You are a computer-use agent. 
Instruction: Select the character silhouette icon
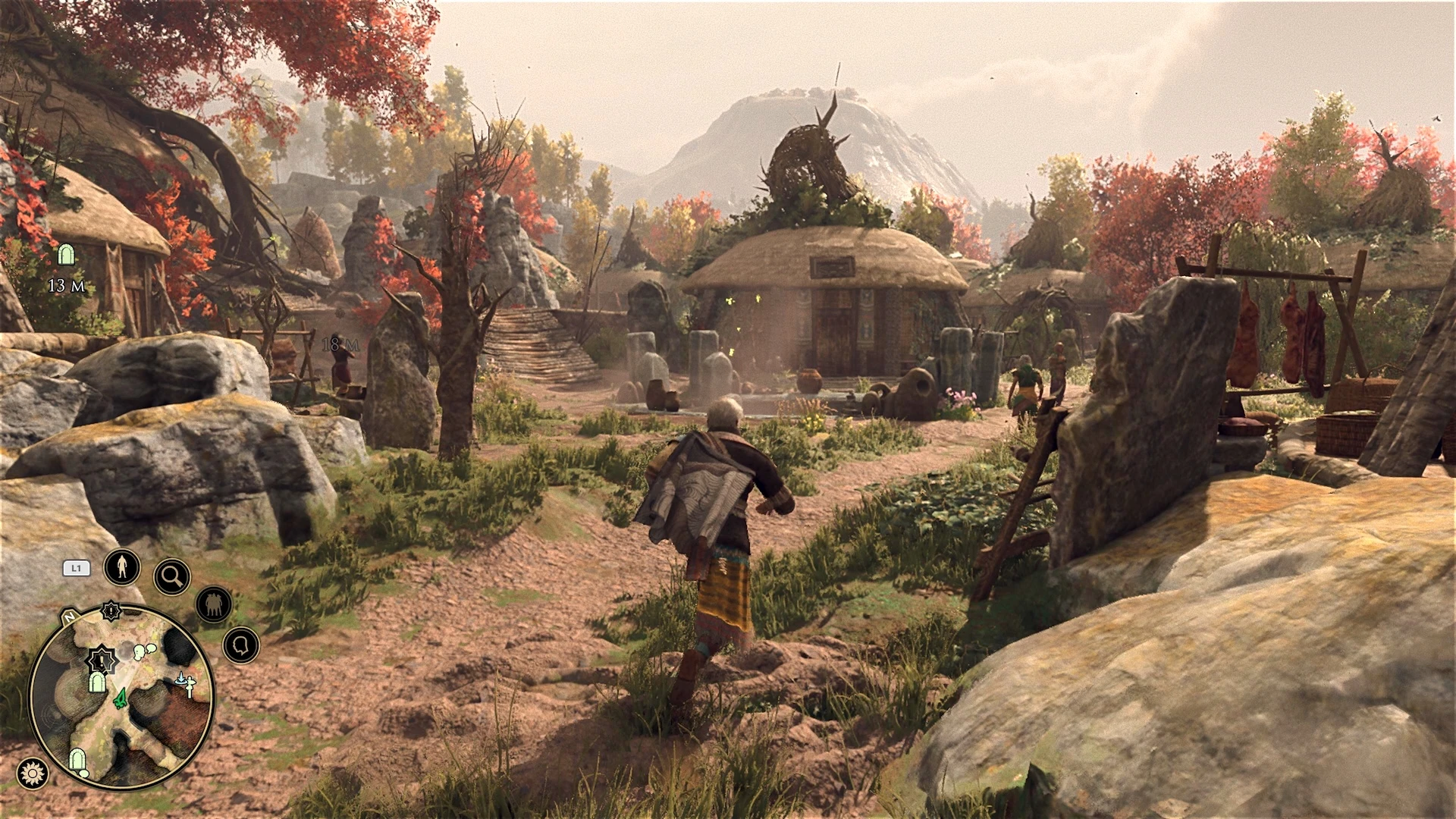pos(122,566)
